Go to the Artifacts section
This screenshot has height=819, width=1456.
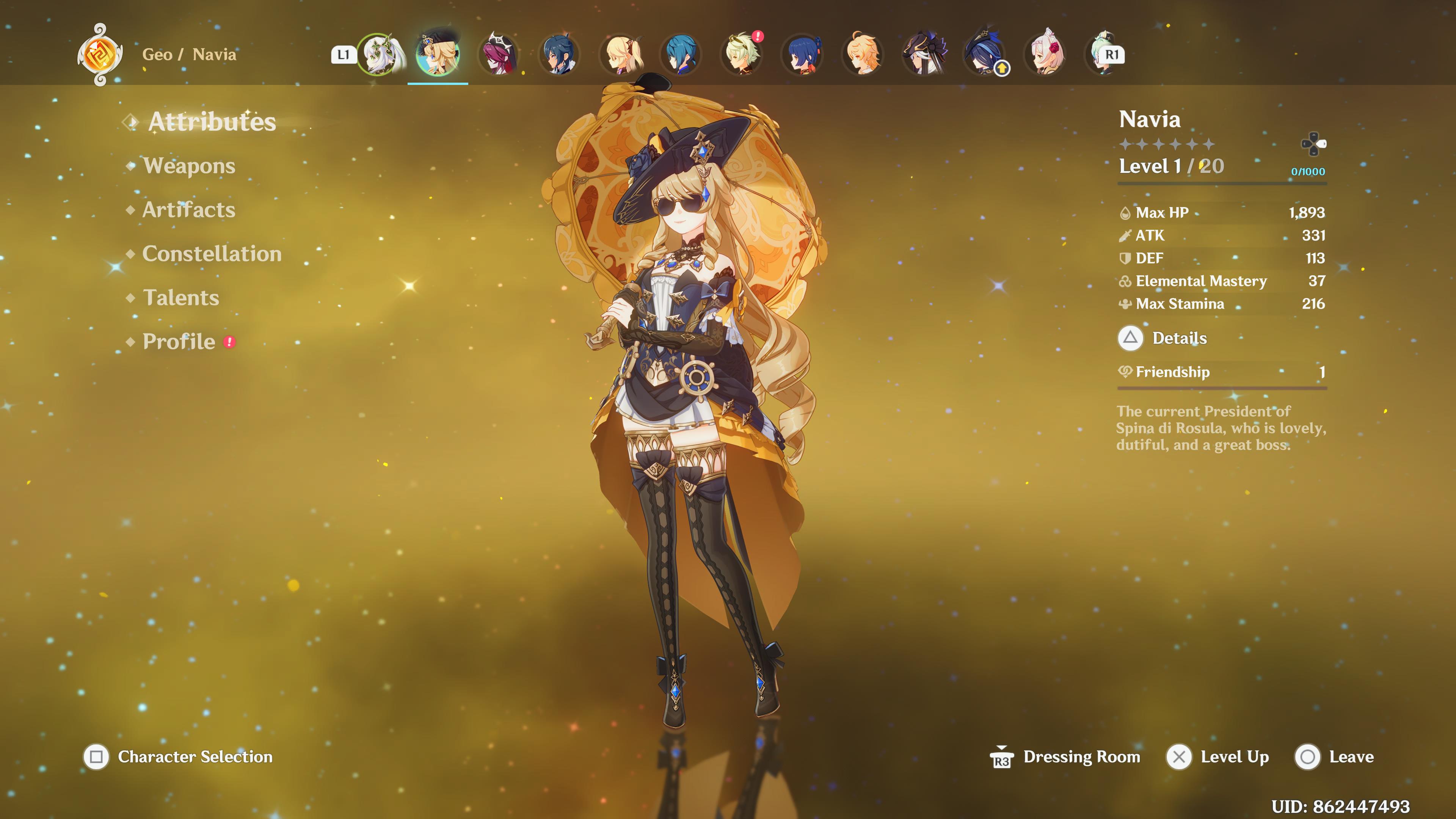point(188,210)
